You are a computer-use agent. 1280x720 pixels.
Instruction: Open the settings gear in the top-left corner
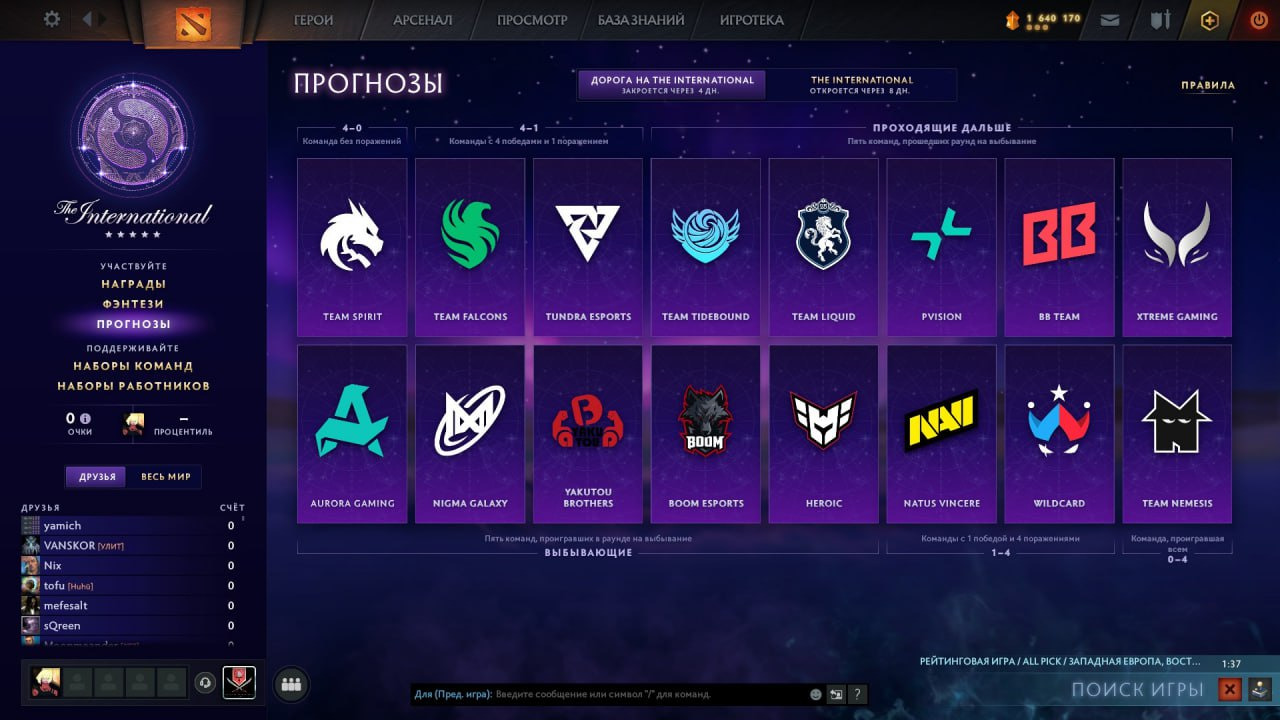click(x=52, y=18)
